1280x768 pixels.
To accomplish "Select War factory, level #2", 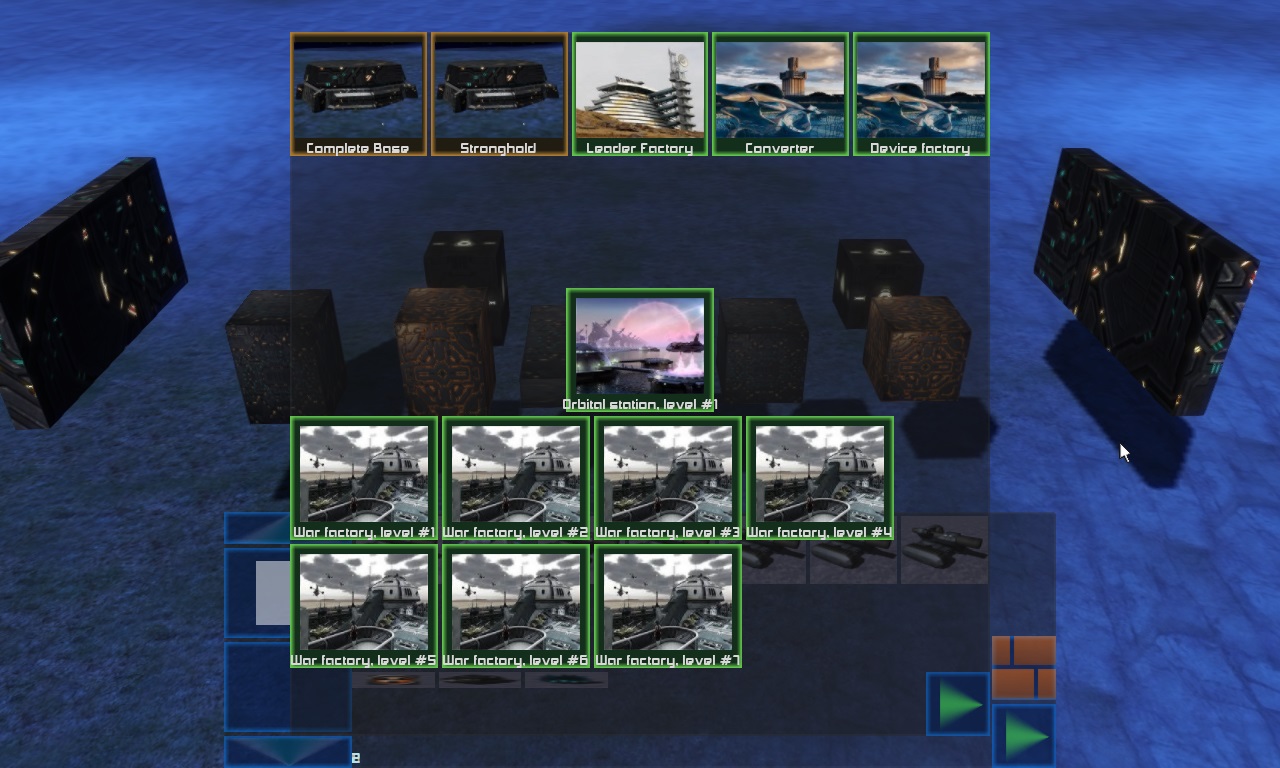I will click(x=516, y=477).
